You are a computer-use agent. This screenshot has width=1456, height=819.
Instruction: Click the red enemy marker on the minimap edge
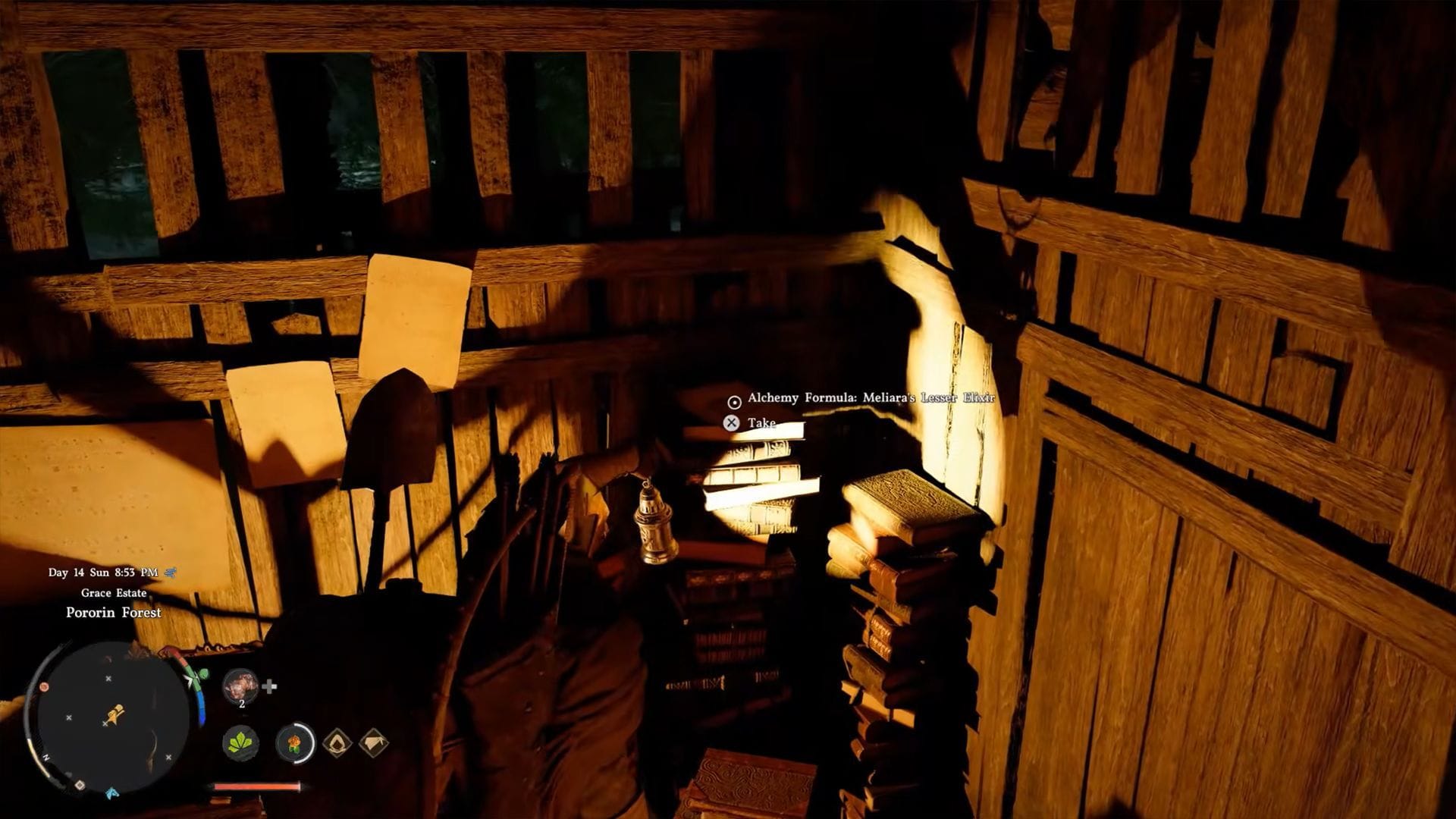point(44,685)
